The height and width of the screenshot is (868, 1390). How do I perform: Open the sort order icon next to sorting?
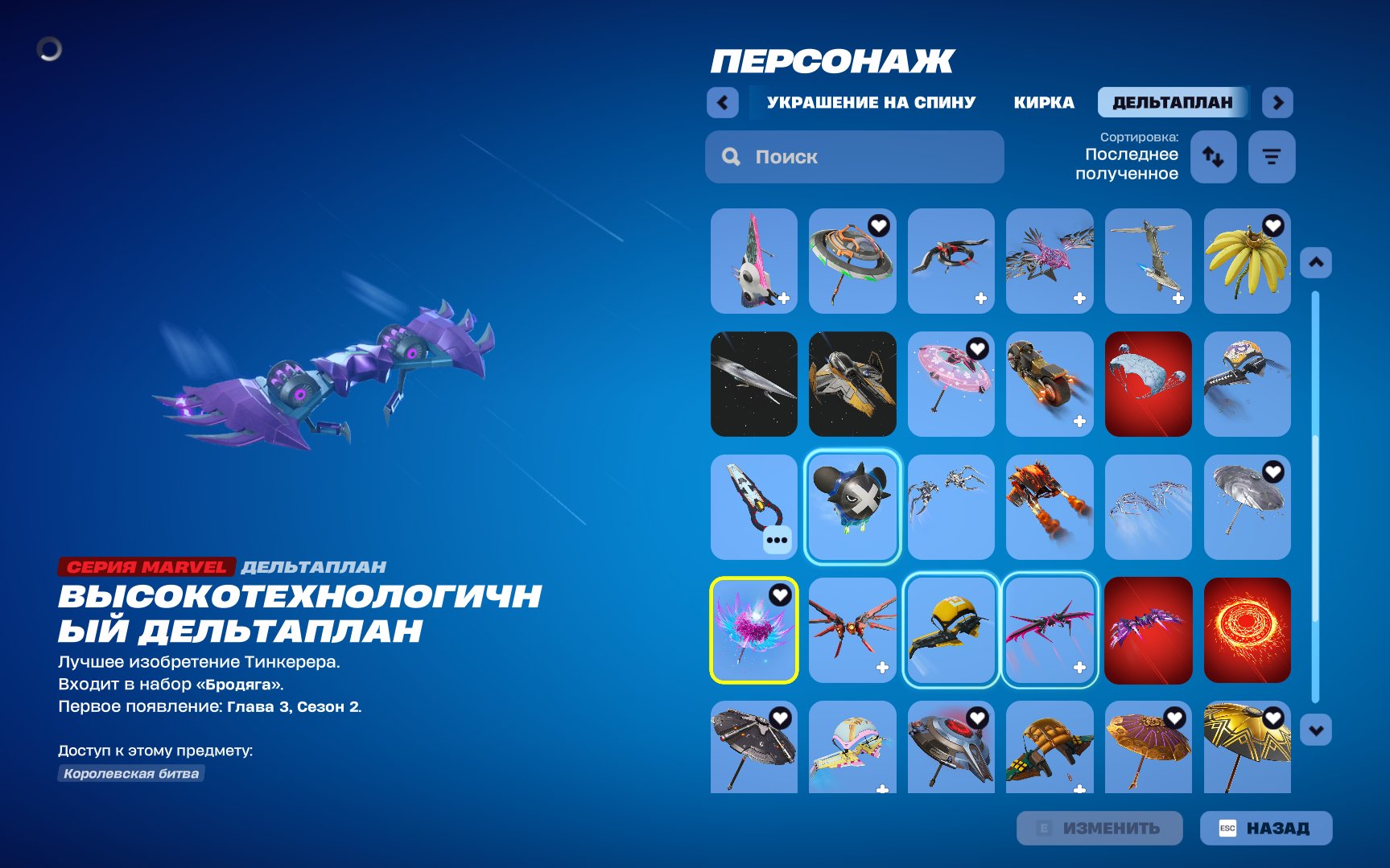pyautogui.click(x=1213, y=157)
